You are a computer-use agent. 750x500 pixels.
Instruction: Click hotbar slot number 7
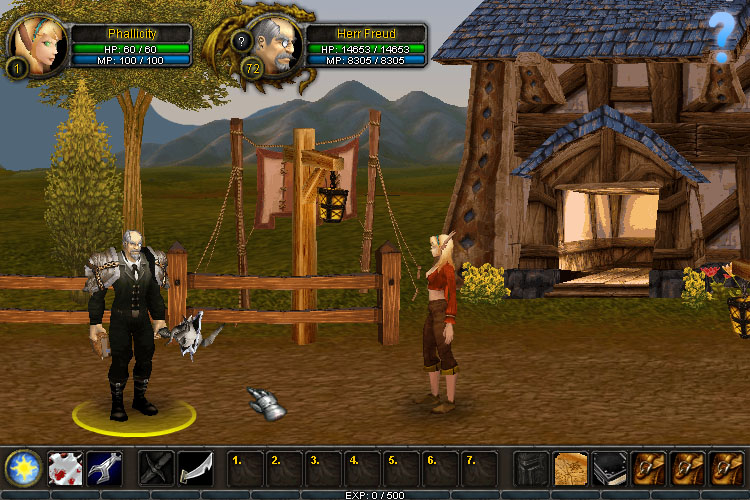pos(480,467)
